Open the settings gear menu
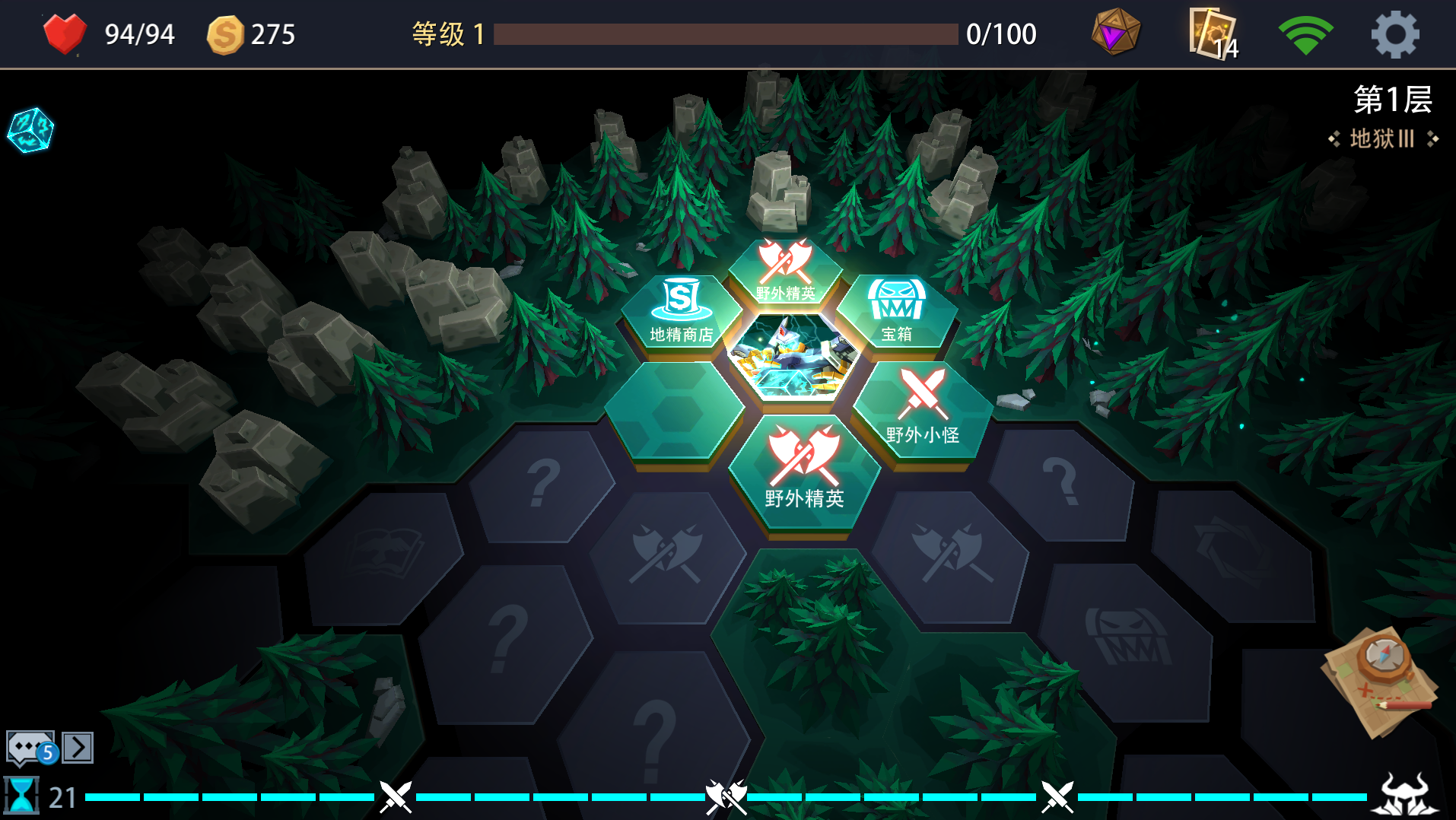Screen dimensions: 1456x820 (x=1396, y=33)
